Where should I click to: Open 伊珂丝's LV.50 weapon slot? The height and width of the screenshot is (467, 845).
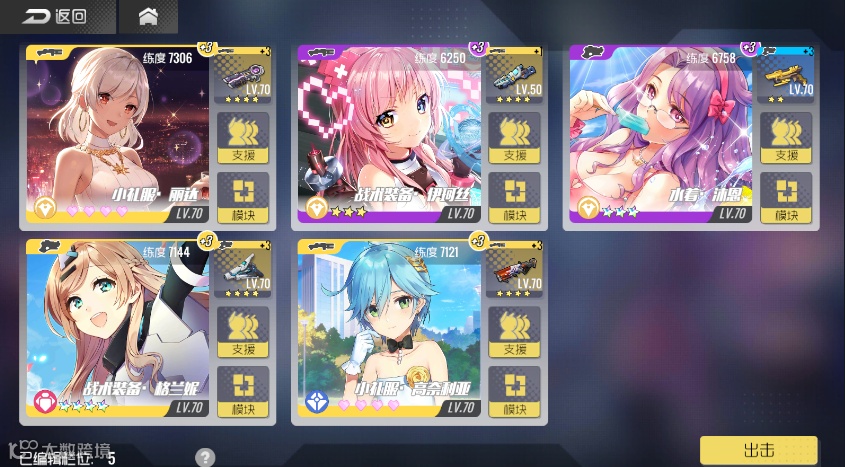click(x=515, y=77)
